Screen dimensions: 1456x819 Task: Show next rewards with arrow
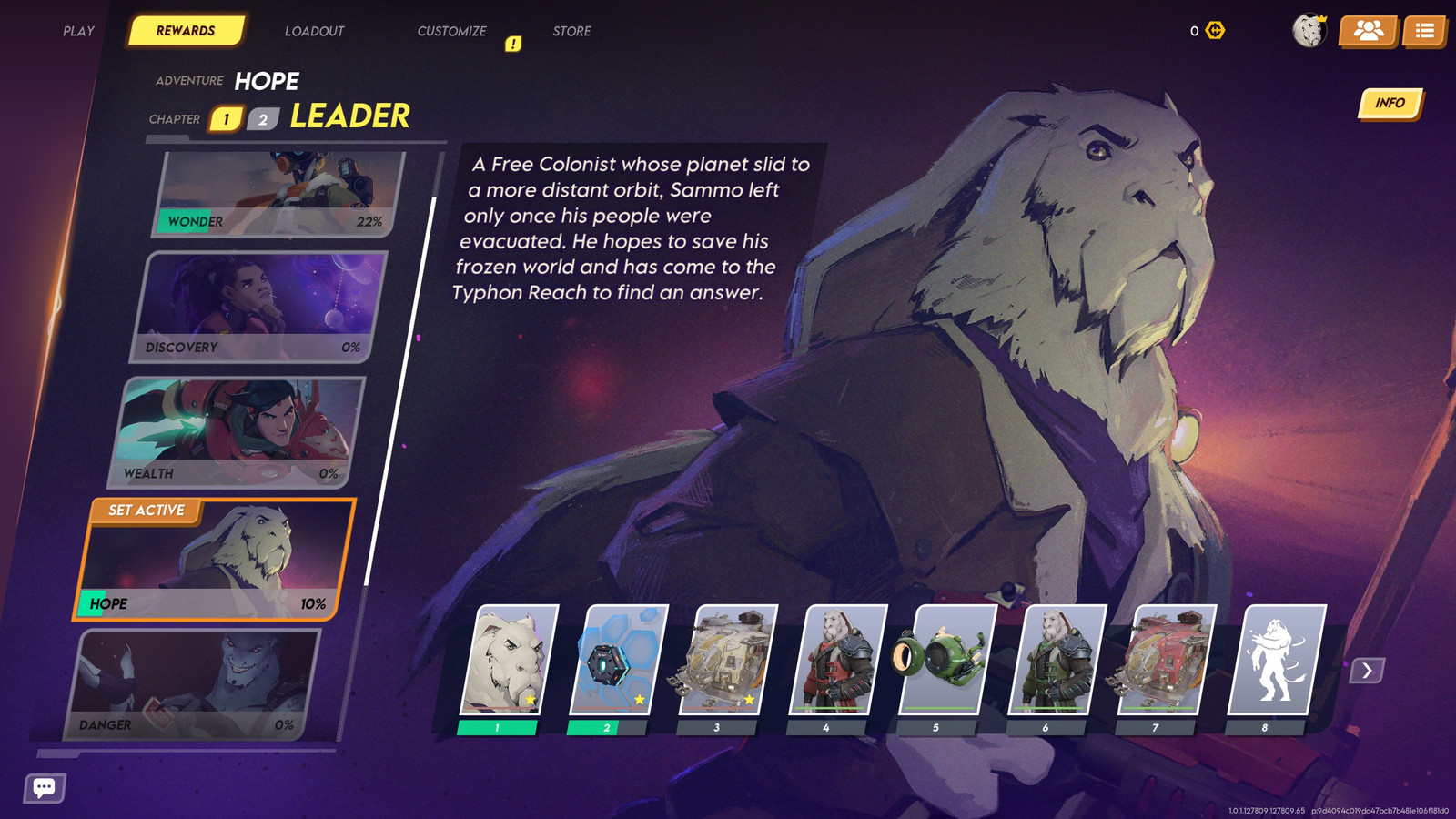[1367, 671]
